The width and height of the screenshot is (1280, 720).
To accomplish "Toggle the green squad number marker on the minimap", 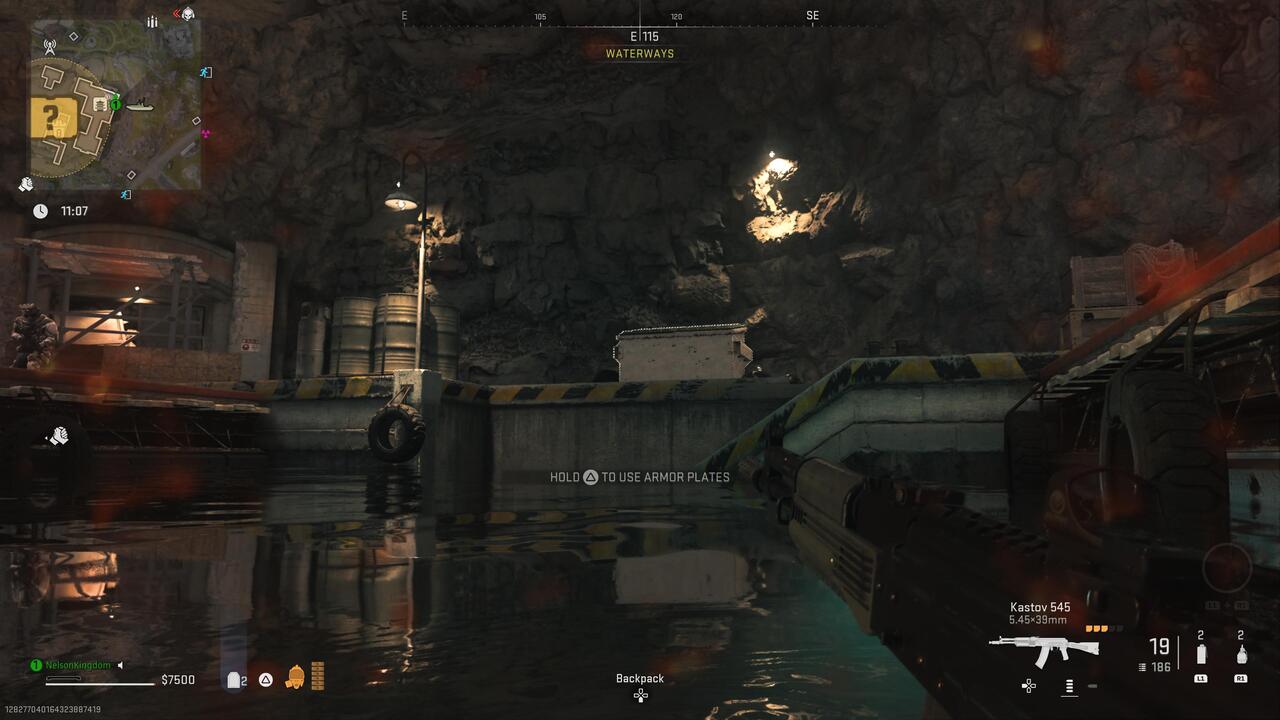I will pyautogui.click(x=116, y=103).
